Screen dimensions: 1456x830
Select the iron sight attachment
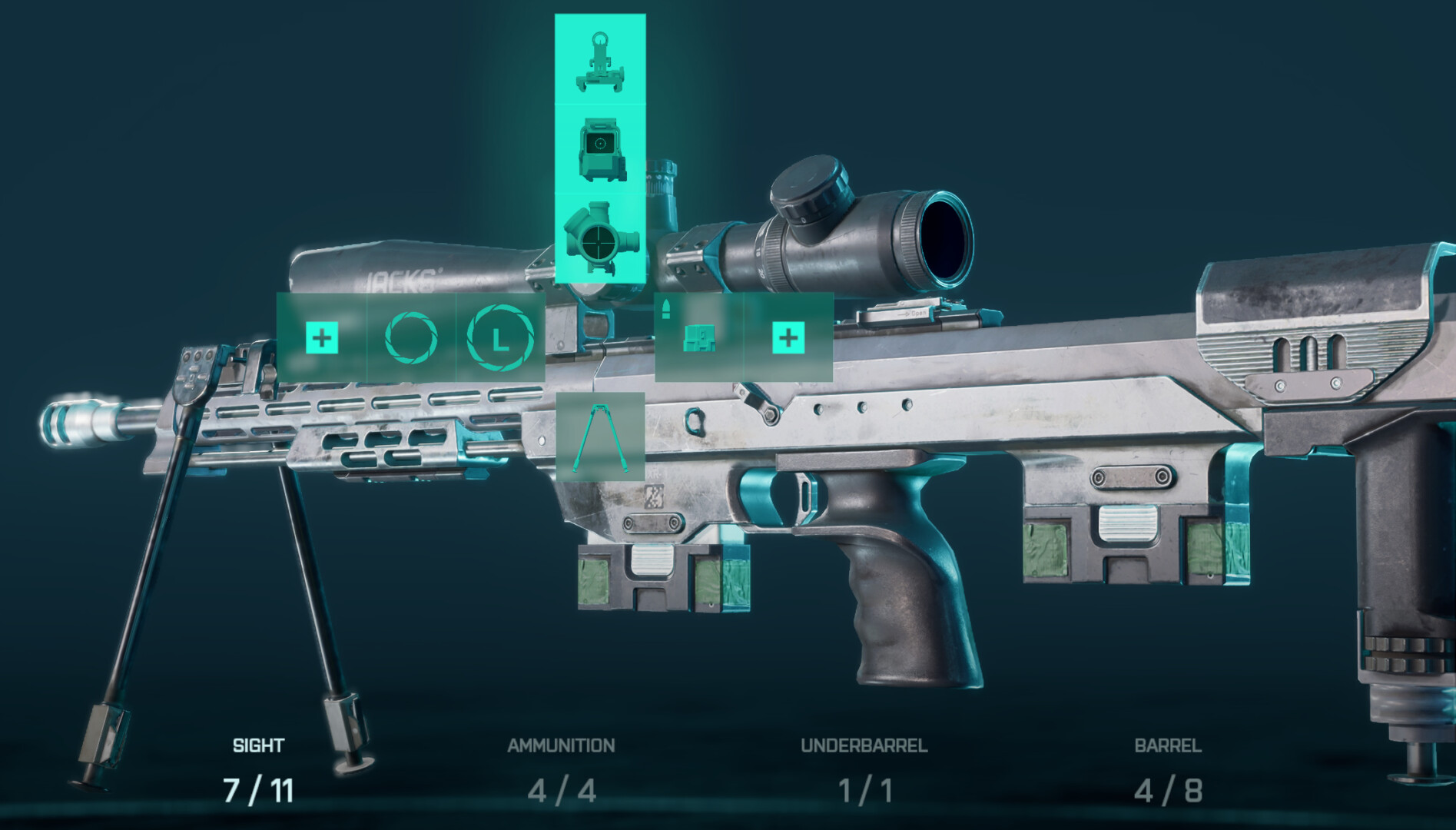[x=600, y=61]
